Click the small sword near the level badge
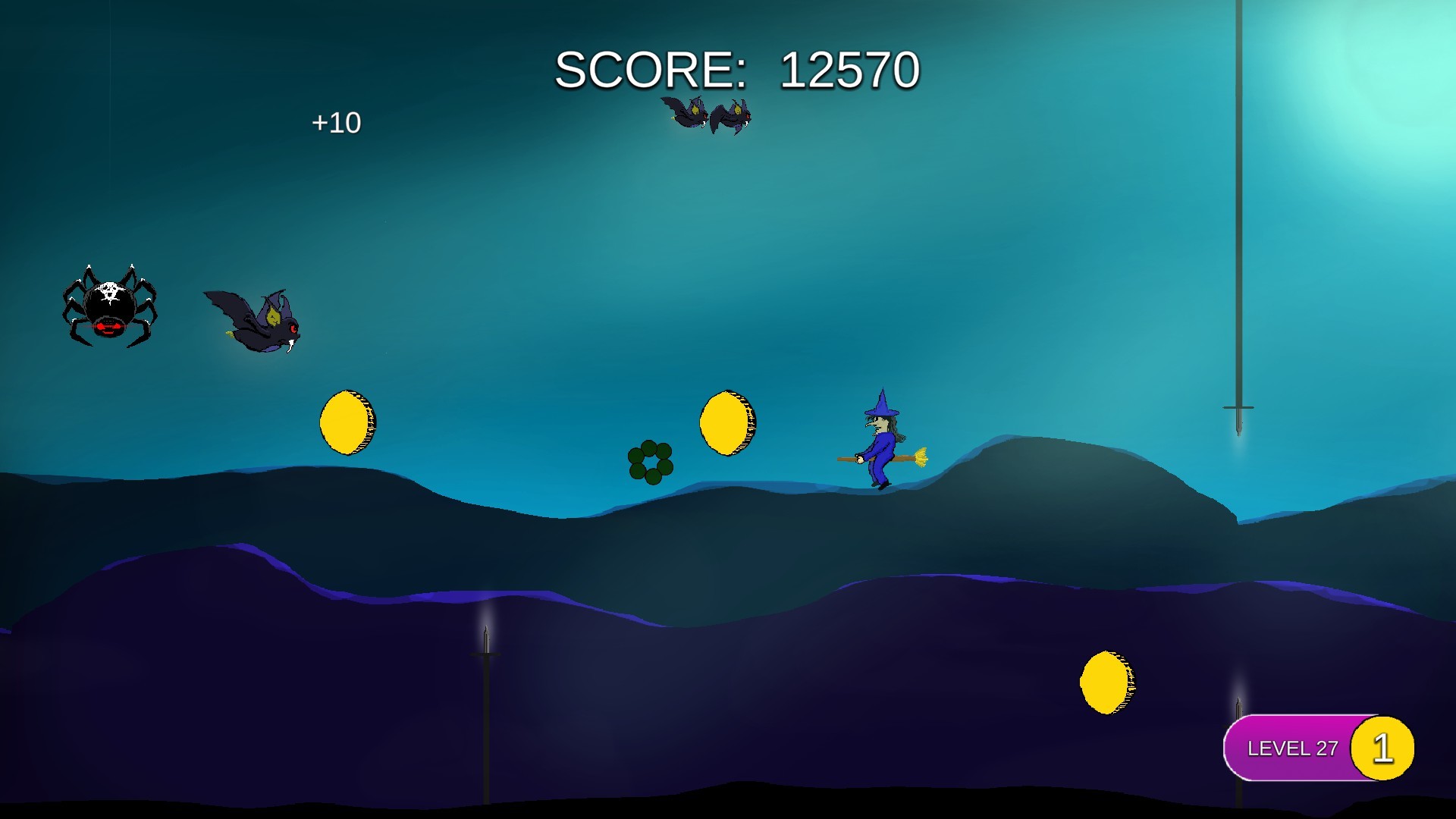Screen dimensions: 1456x819 click(1240, 709)
